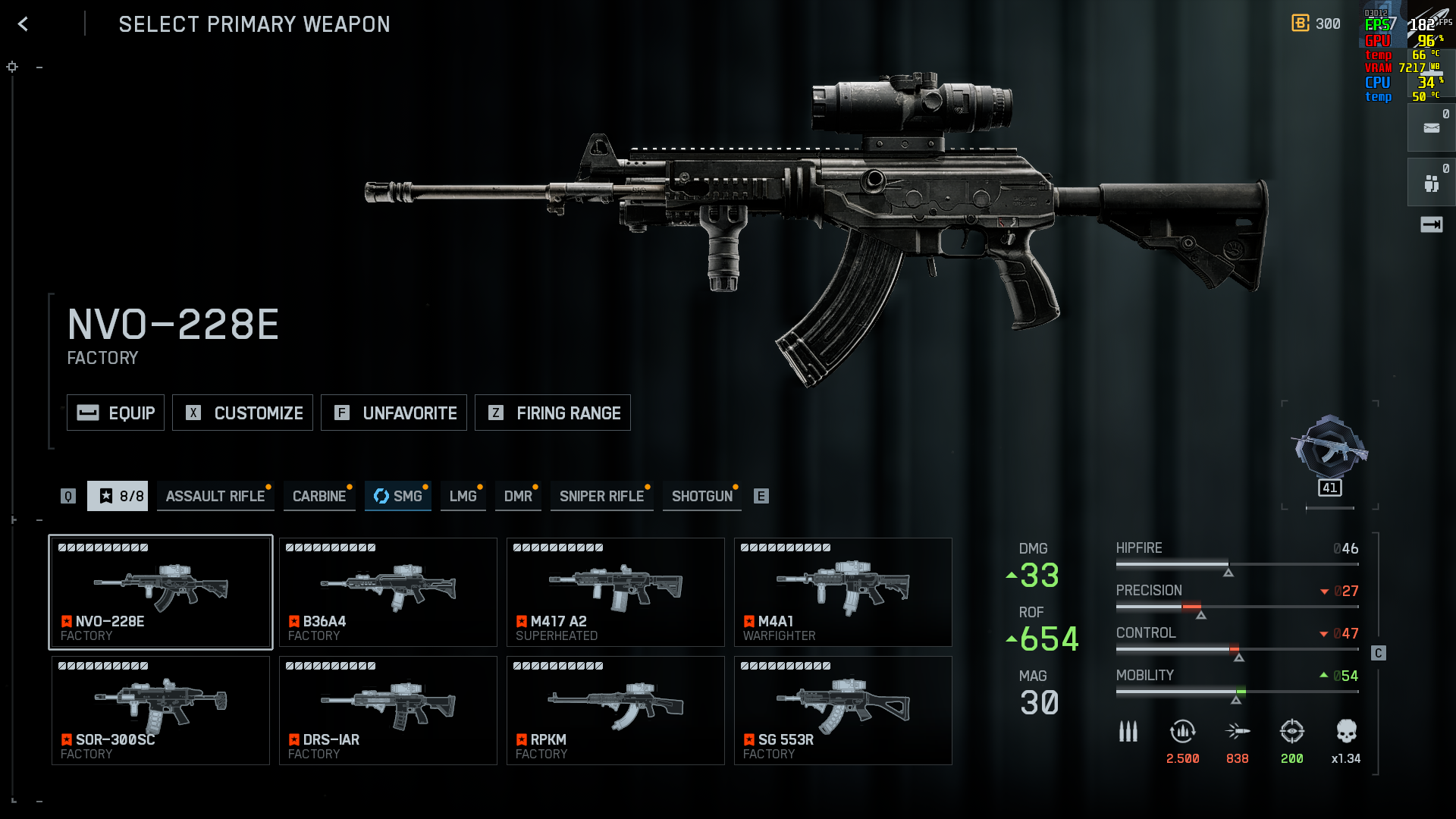The image size is (1456, 819).
Task: Pick the SG 553R weapon tile
Action: click(843, 711)
